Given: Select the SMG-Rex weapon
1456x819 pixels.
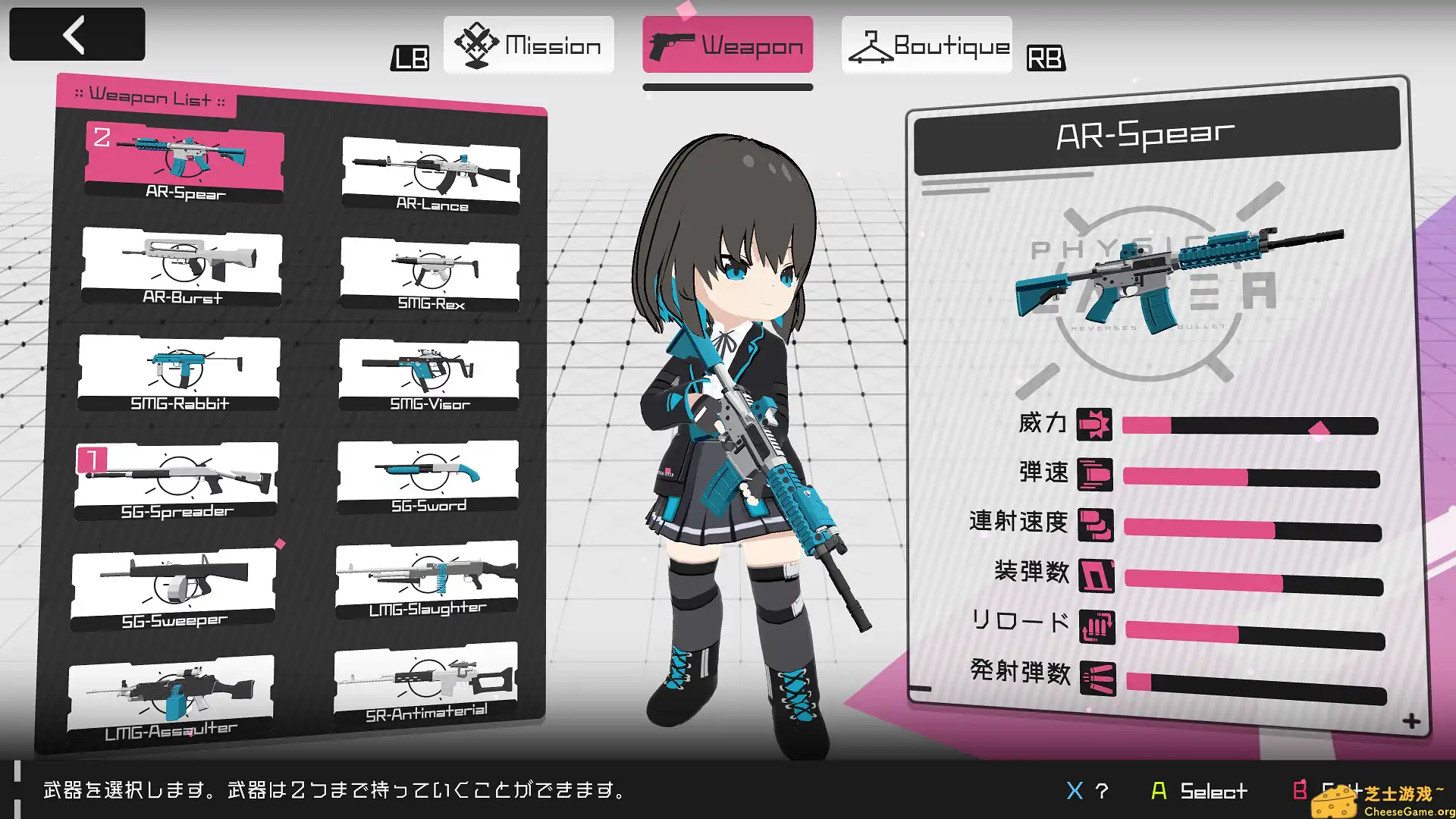Looking at the screenshot, I should (430, 273).
